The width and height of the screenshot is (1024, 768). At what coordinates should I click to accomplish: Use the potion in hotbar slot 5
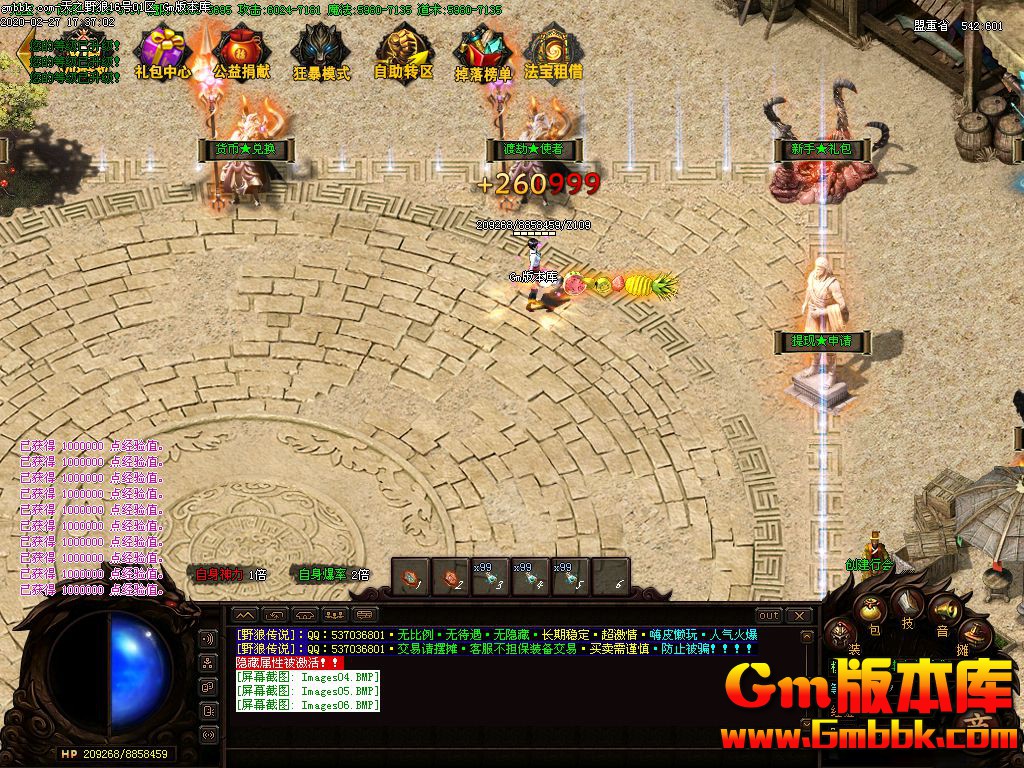(570, 577)
